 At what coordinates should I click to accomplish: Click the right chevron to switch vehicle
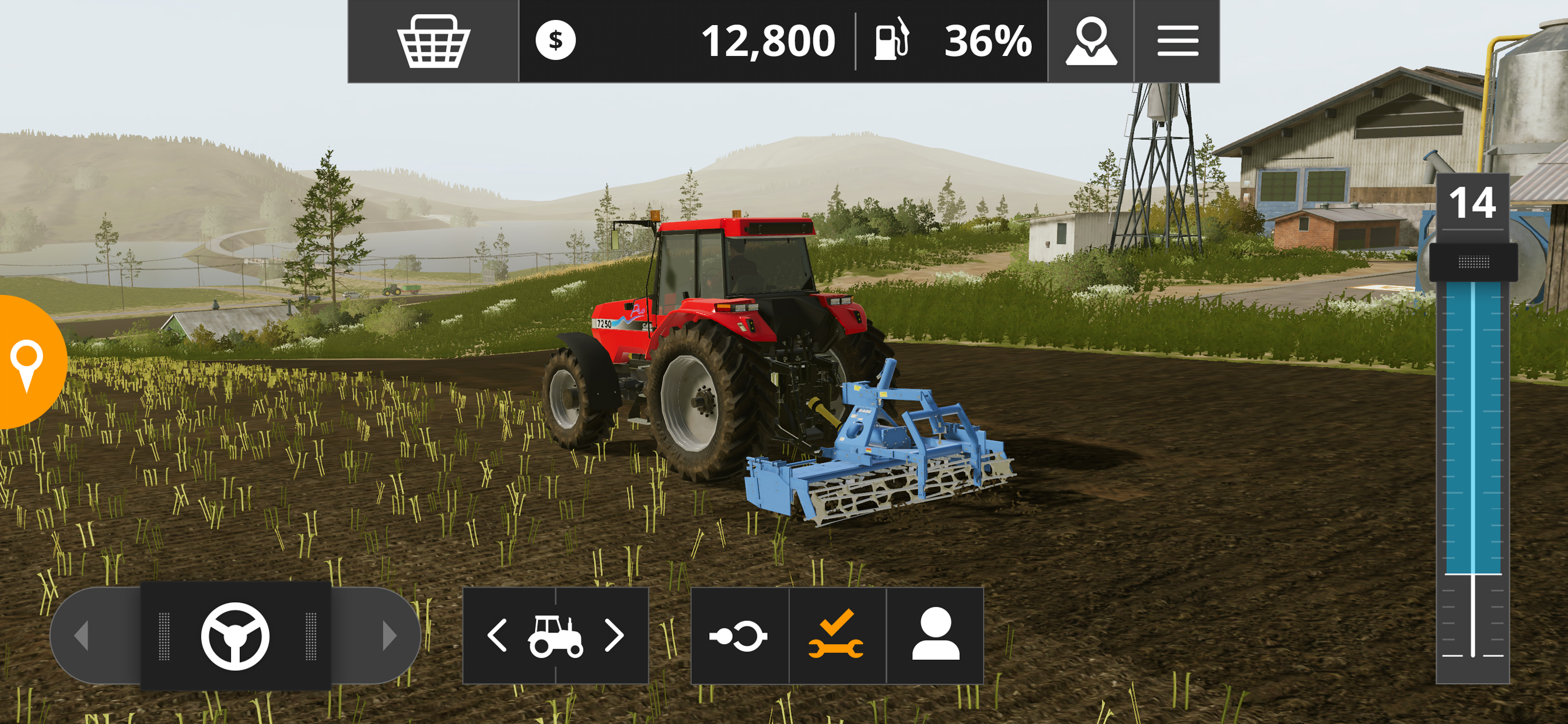tap(616, 635)
